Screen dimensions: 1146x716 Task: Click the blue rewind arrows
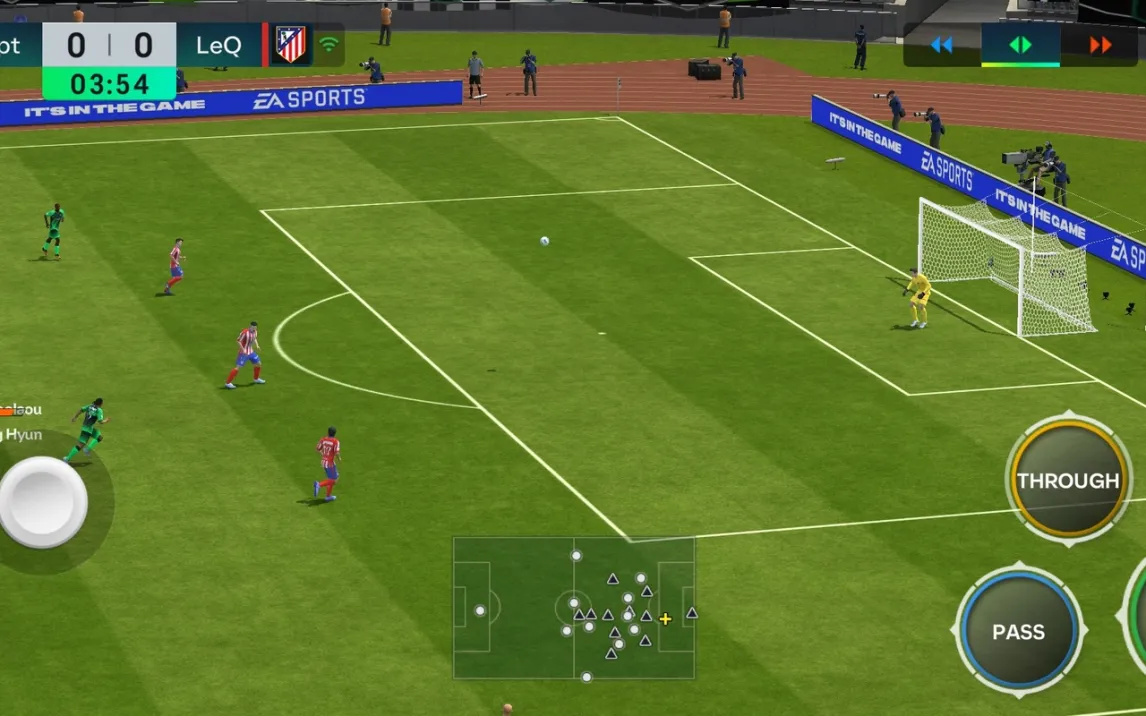941,45
